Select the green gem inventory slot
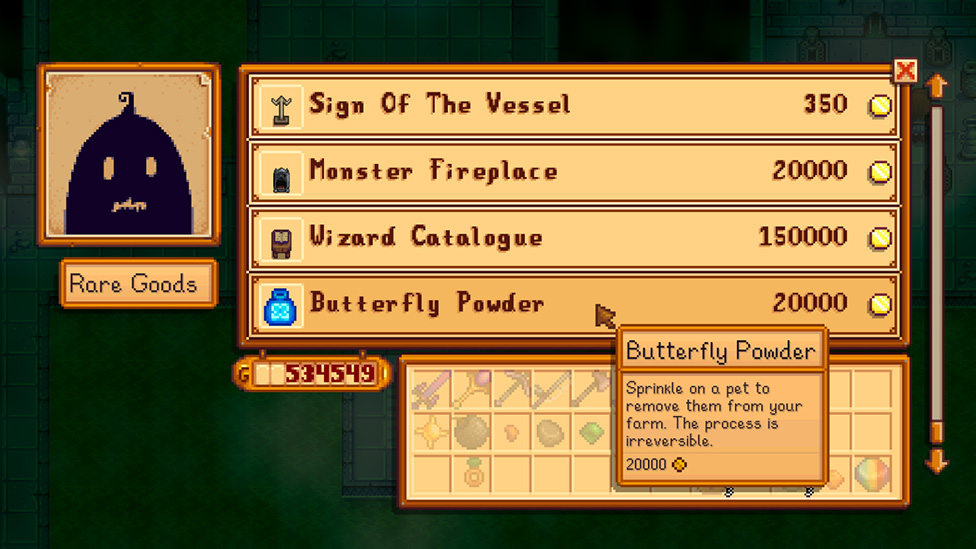The height and width of the screenshot is (549, 976). coord(593,433)
